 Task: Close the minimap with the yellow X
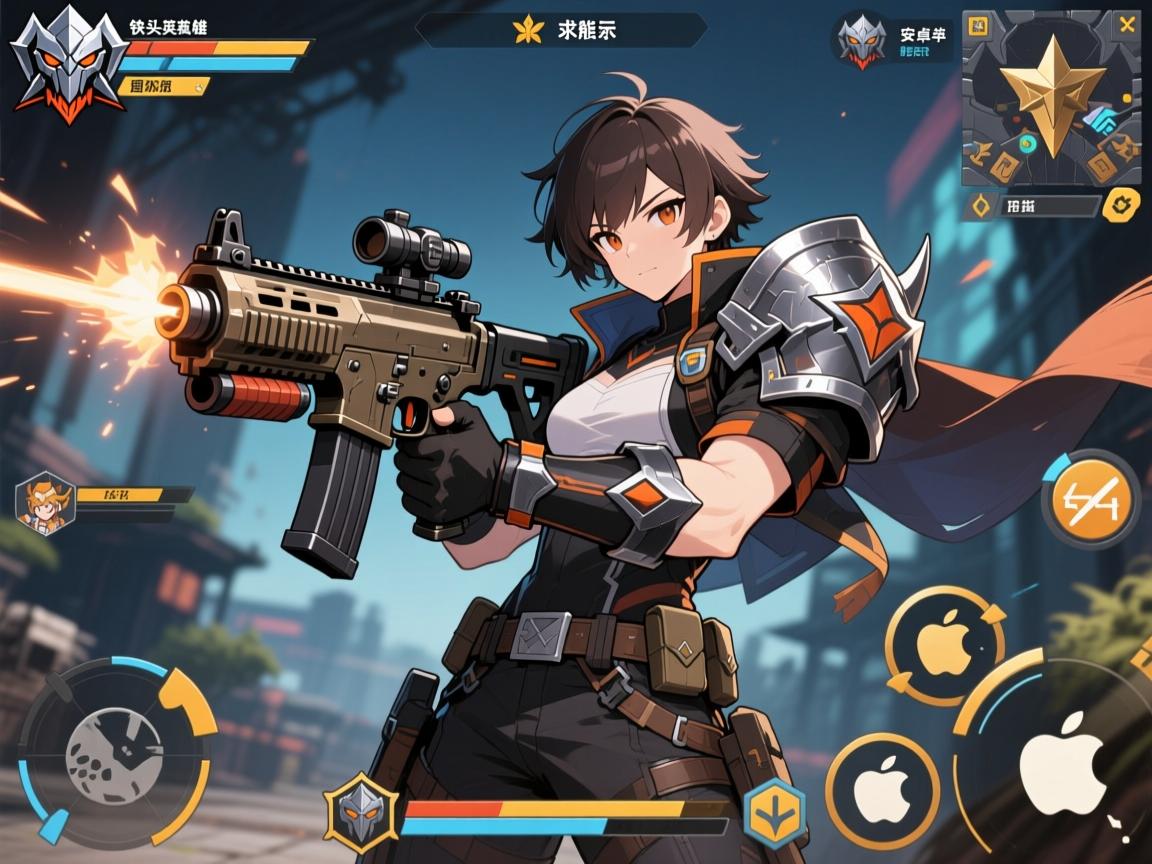1127,25
